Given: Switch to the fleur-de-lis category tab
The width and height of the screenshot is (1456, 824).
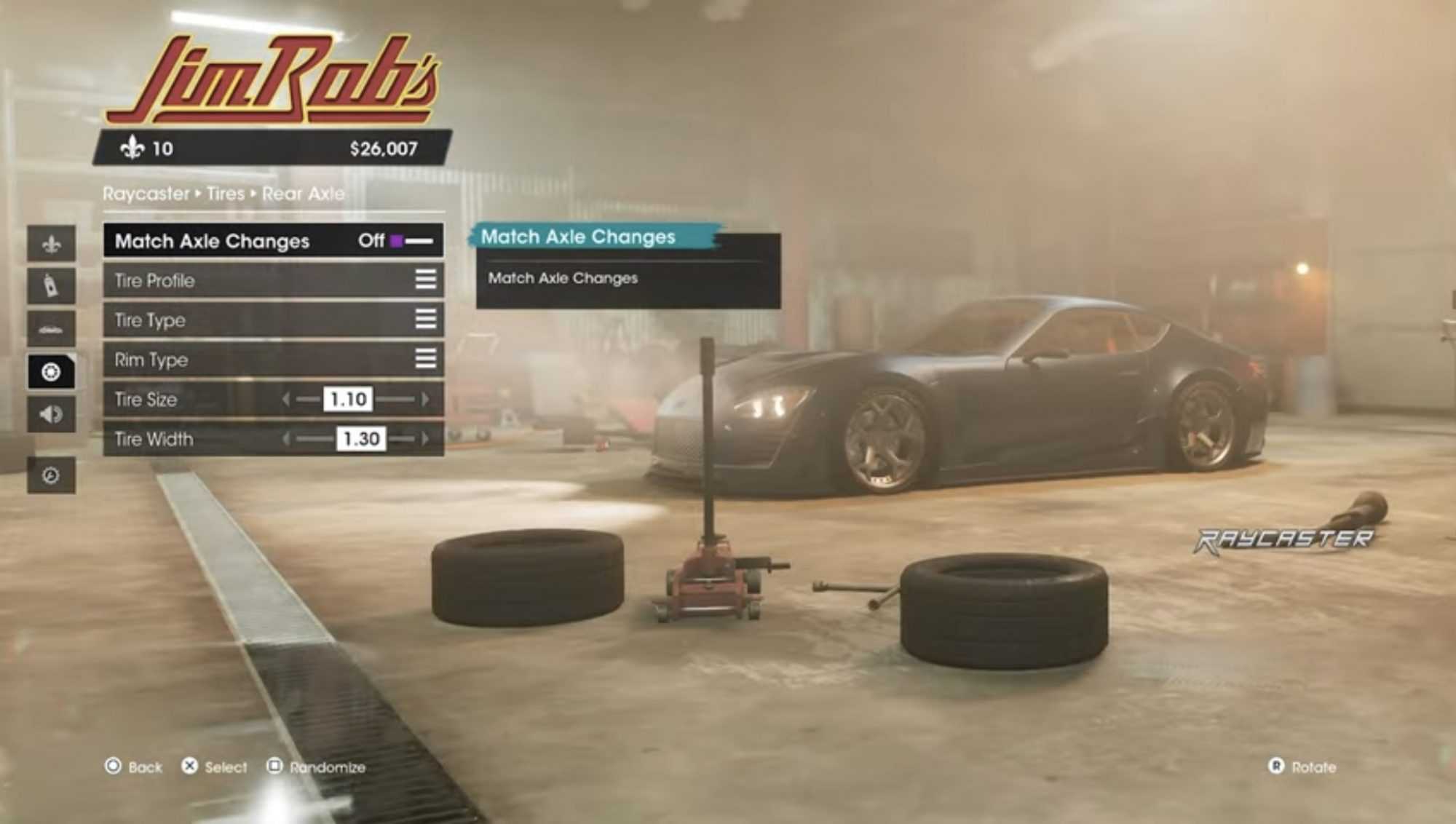Looking at the screenshot, I should (51, 244).
